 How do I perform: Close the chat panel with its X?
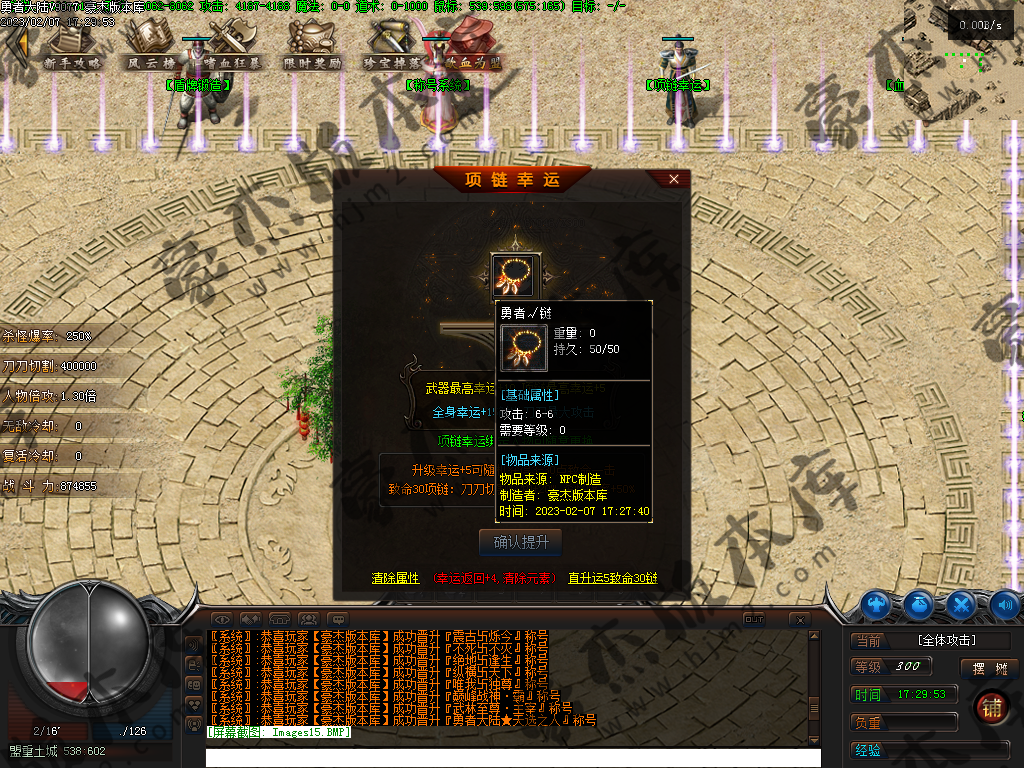[798, 620]
